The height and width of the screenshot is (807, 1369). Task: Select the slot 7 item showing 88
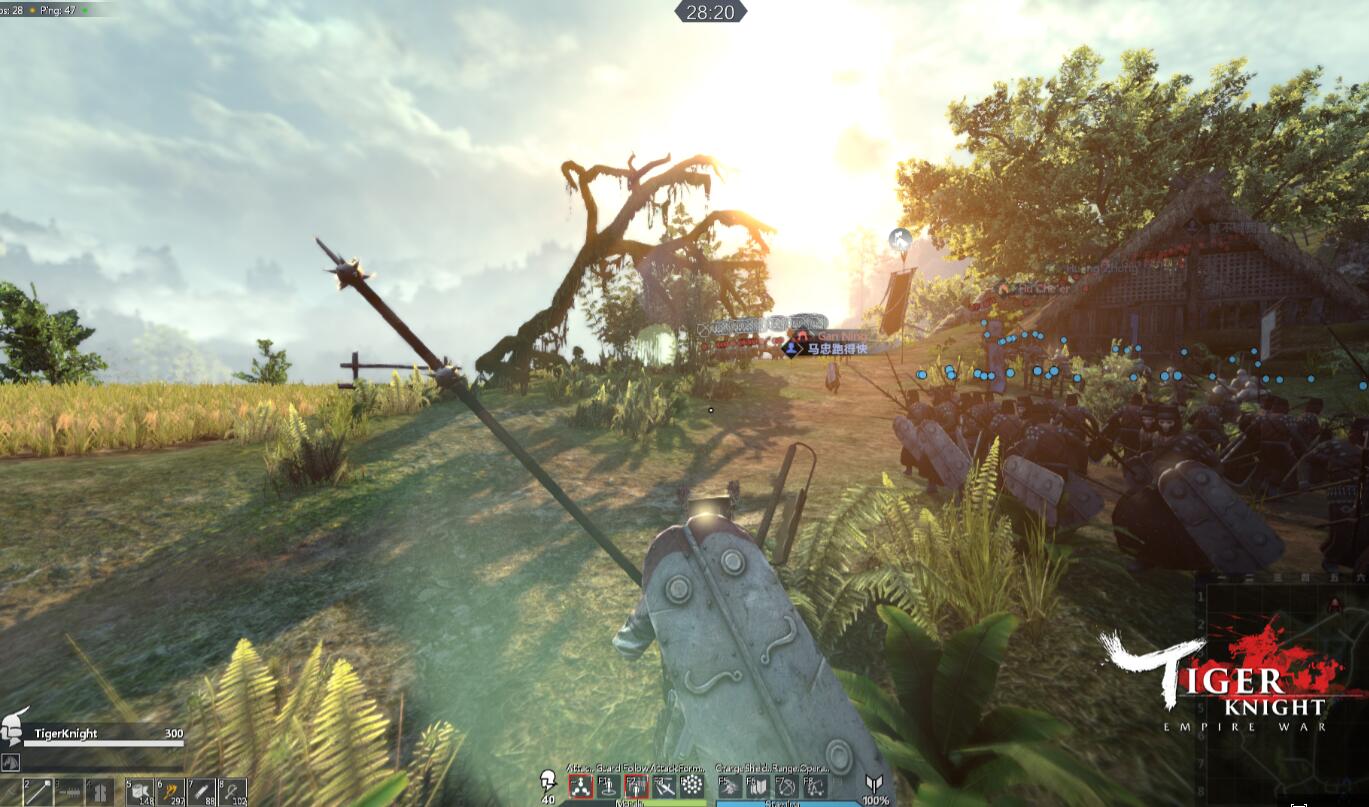click(x=202, y=792)
